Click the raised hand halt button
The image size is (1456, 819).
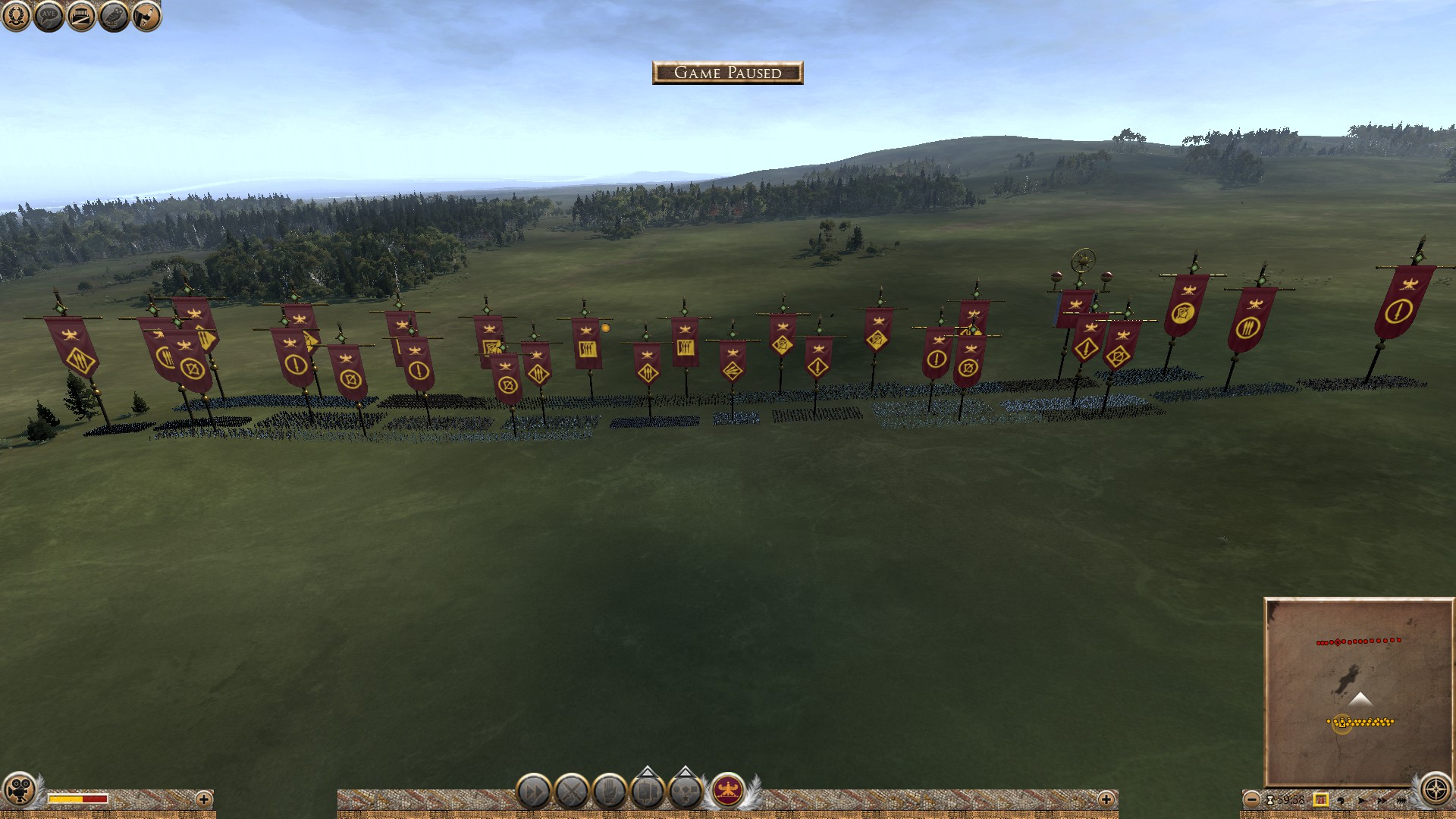point(610,792)
